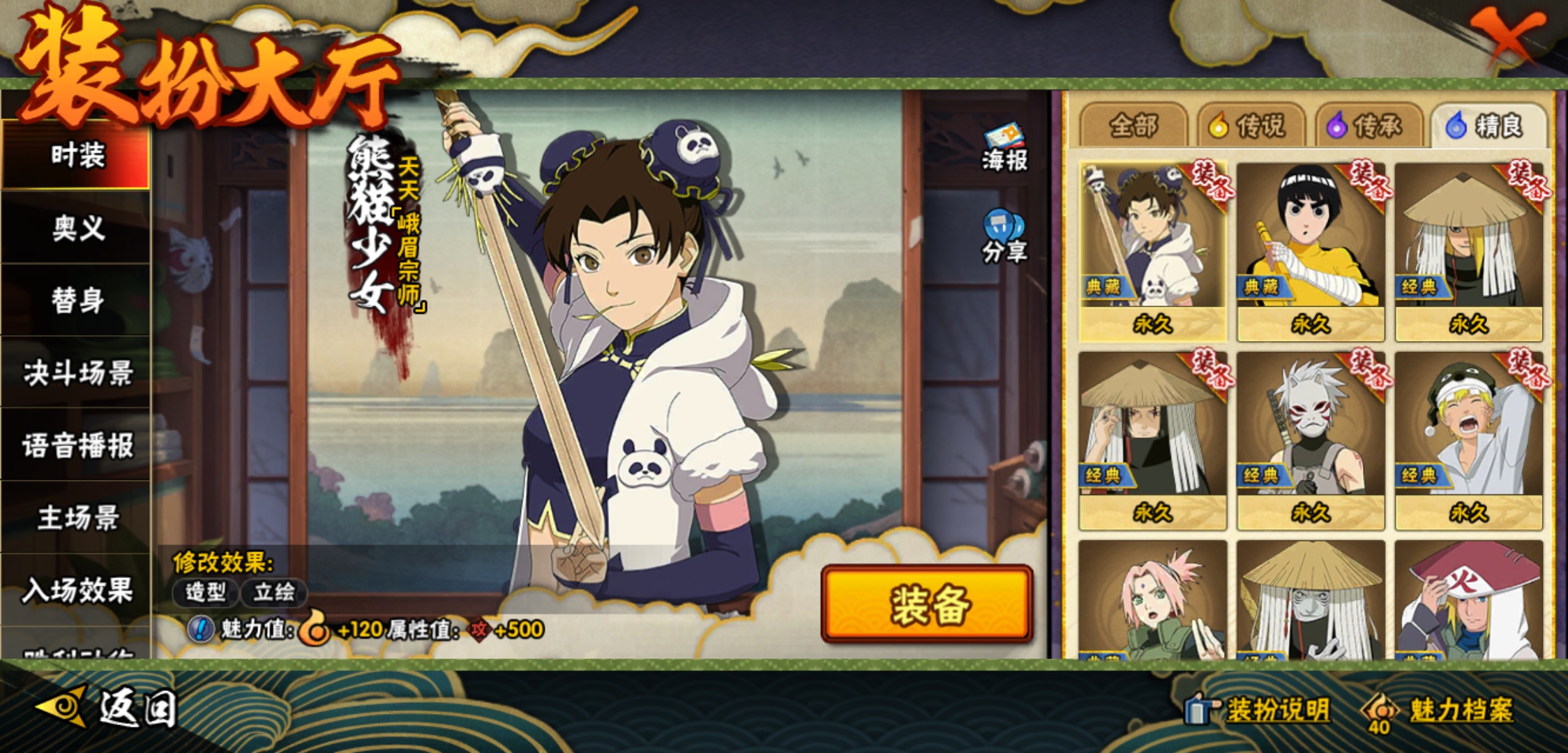
Task: Choose the 决斗场景 menu entry
Action: tap(77, 373)
